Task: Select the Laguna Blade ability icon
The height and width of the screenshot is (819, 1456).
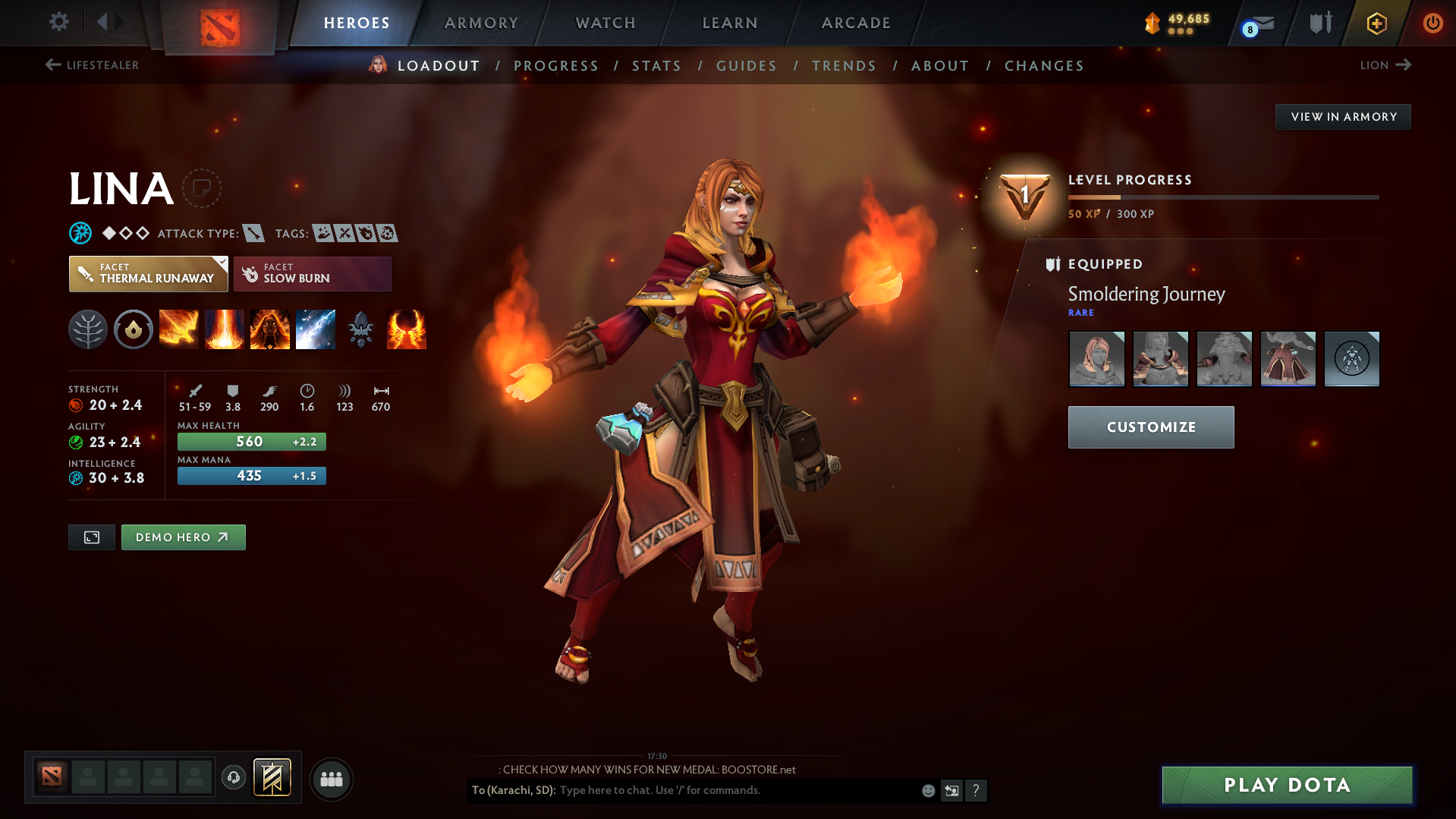Action: (316, 329)
